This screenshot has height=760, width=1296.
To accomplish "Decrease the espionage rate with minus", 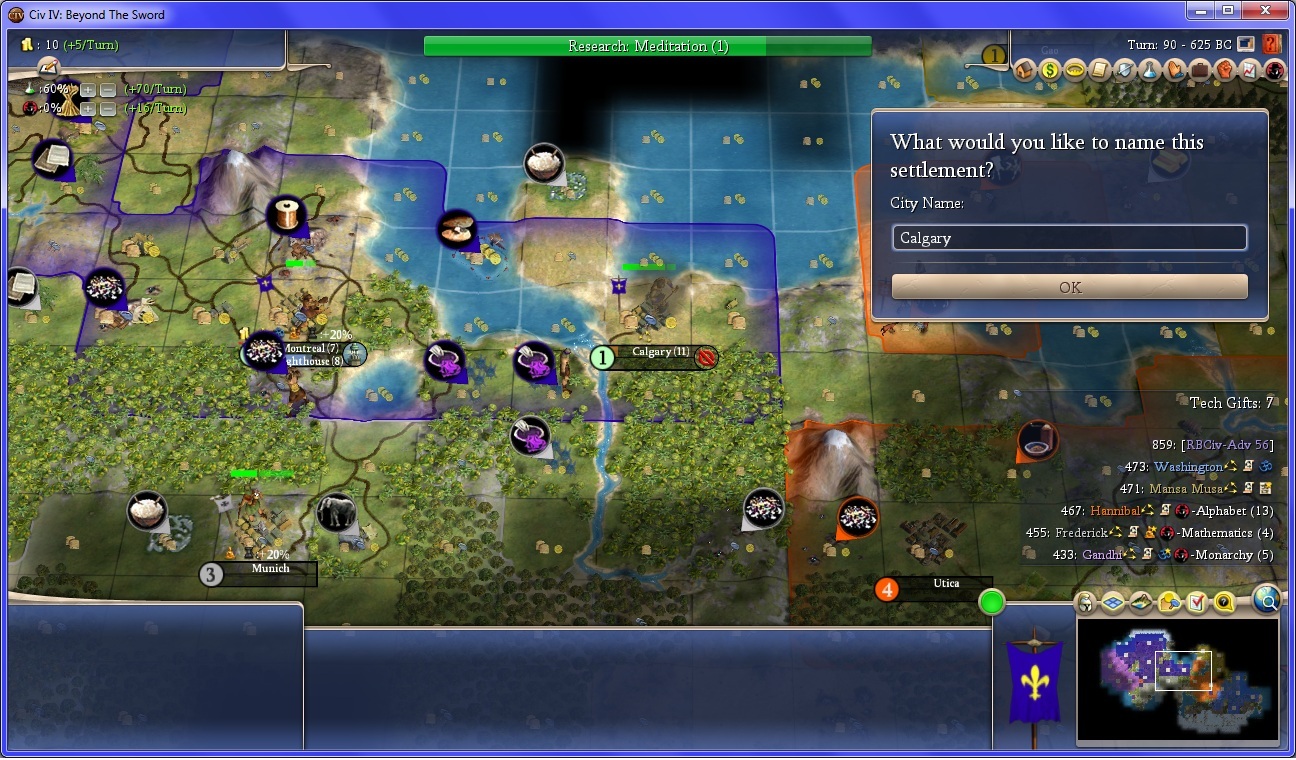I will (x=107, y=108).
